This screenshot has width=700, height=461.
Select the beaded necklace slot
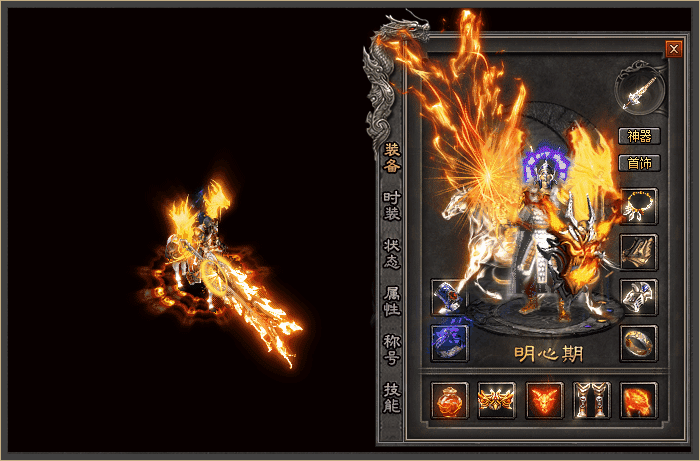[x=638, y=206]
